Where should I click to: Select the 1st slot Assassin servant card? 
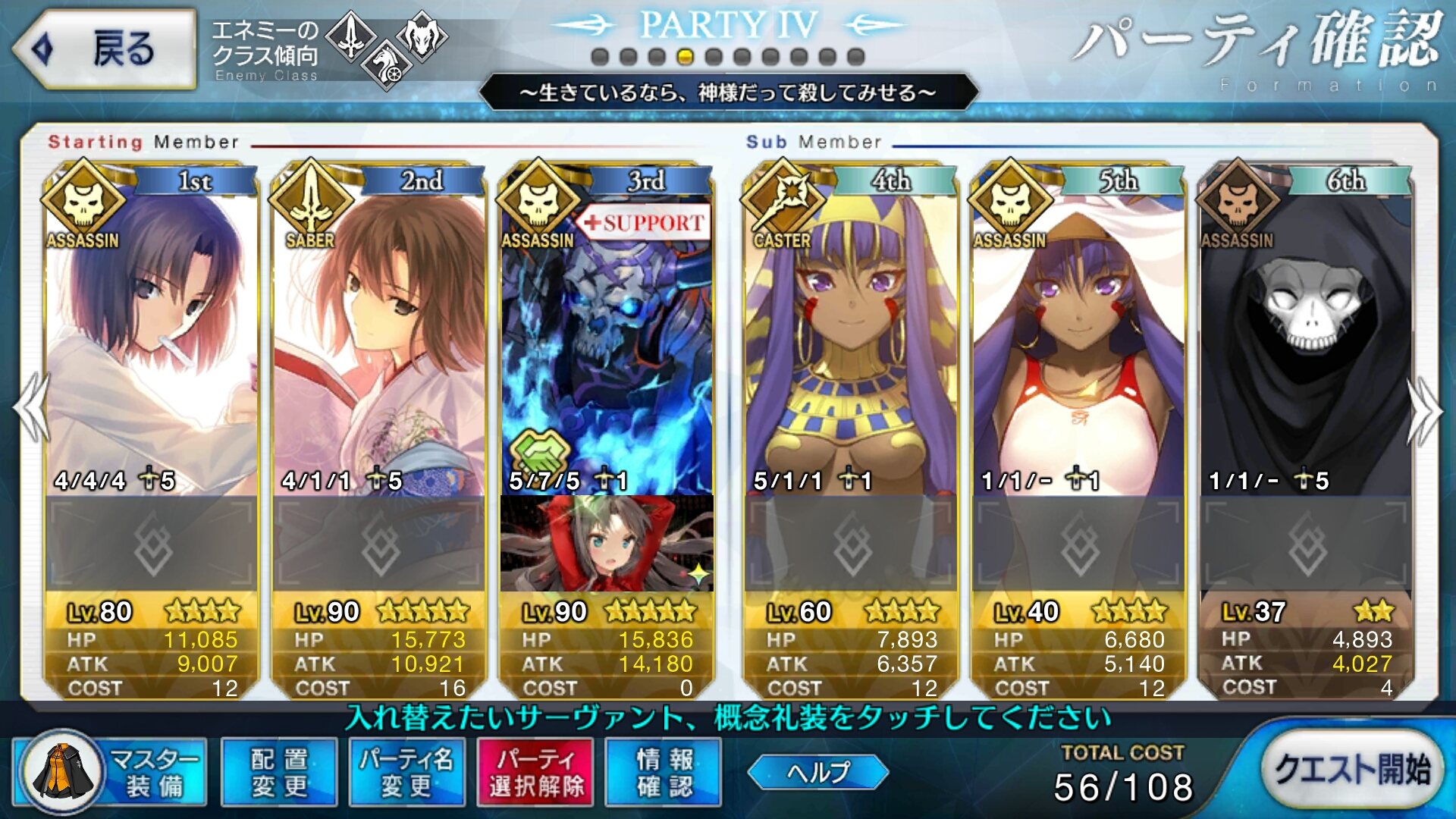[151, 341]
